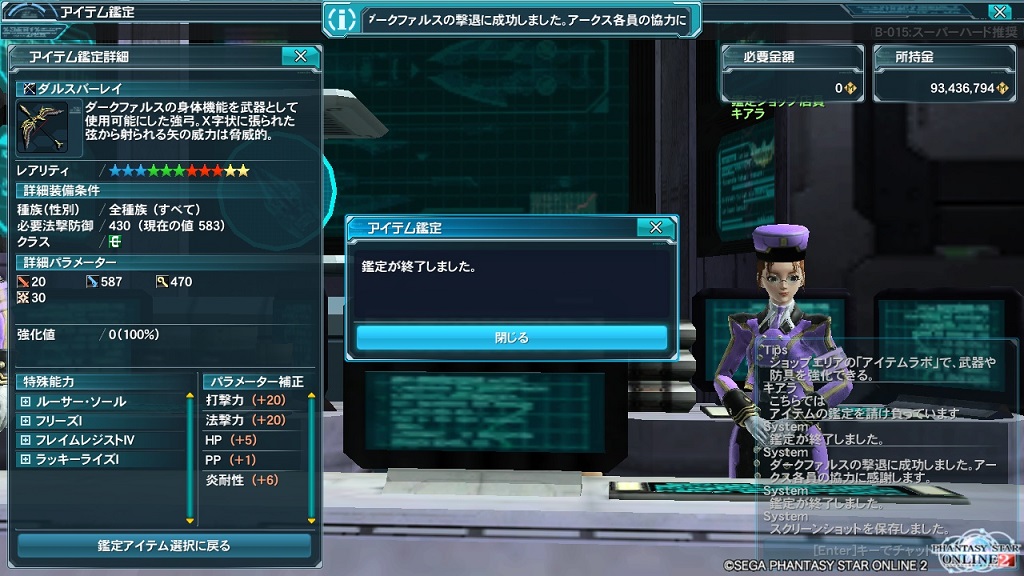Close the アイテム鑑定詳細 panel
The height and width of the screenshot is (576, 1024).
[x=300, y=57]
